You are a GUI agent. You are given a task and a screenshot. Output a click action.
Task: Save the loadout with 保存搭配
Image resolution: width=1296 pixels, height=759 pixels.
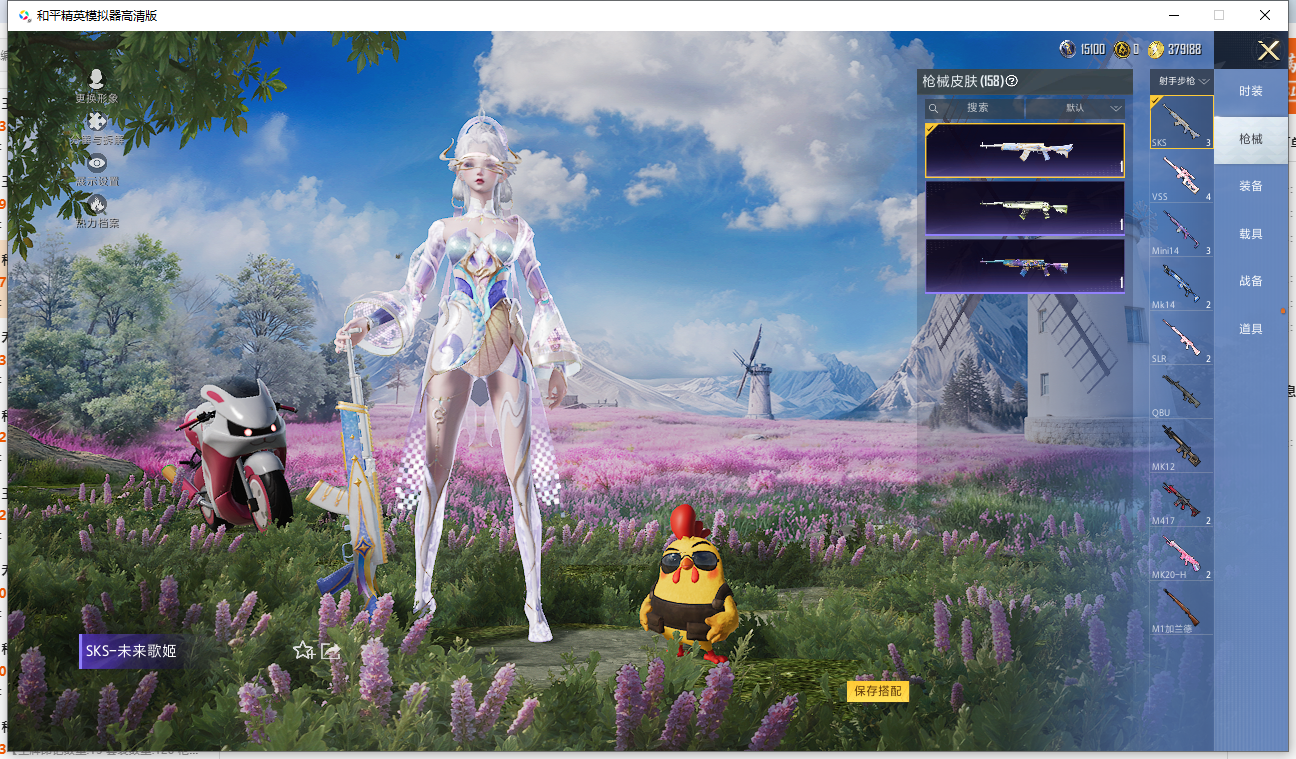click(877, 691)
